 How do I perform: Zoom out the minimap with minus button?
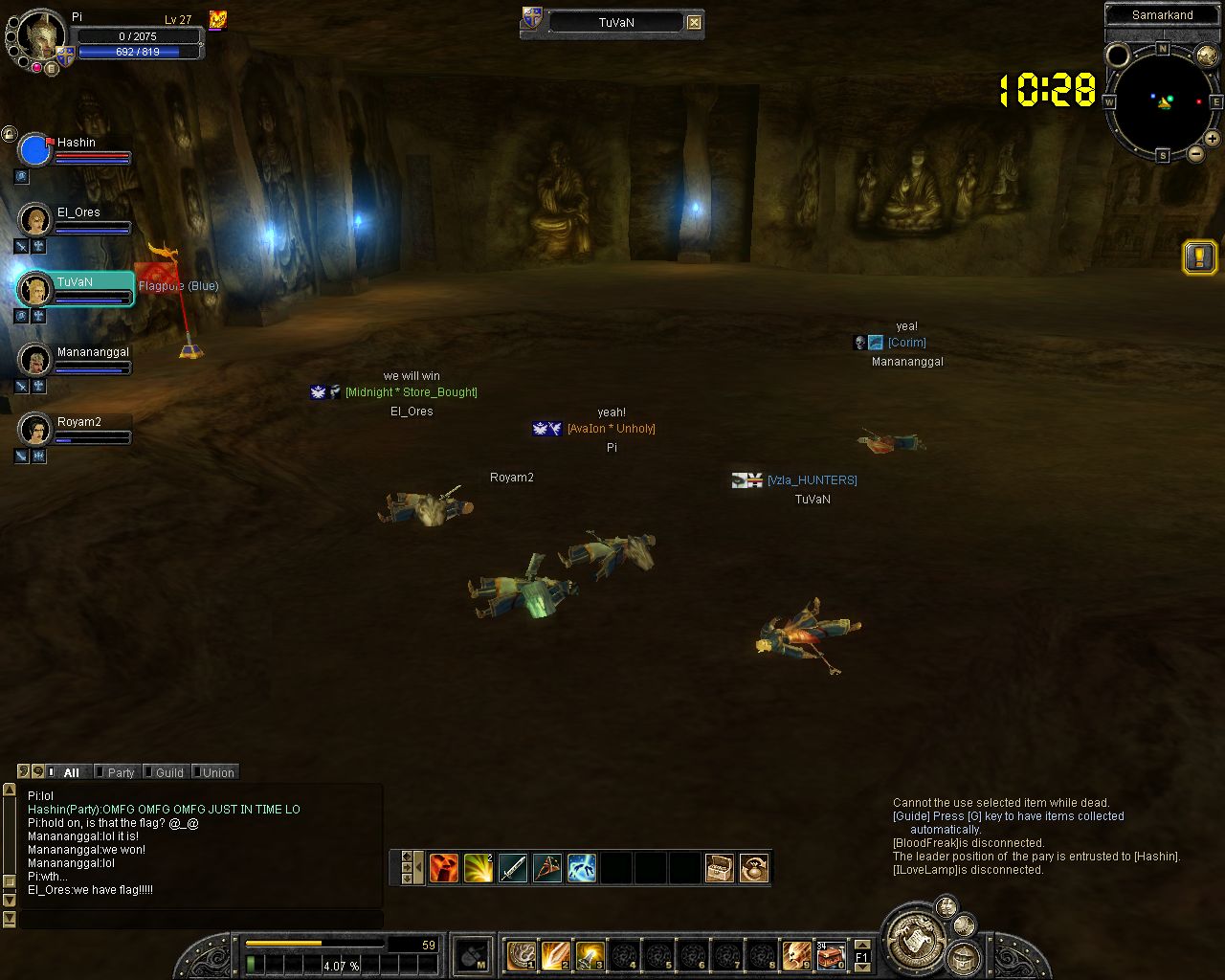pos(1195,153)
